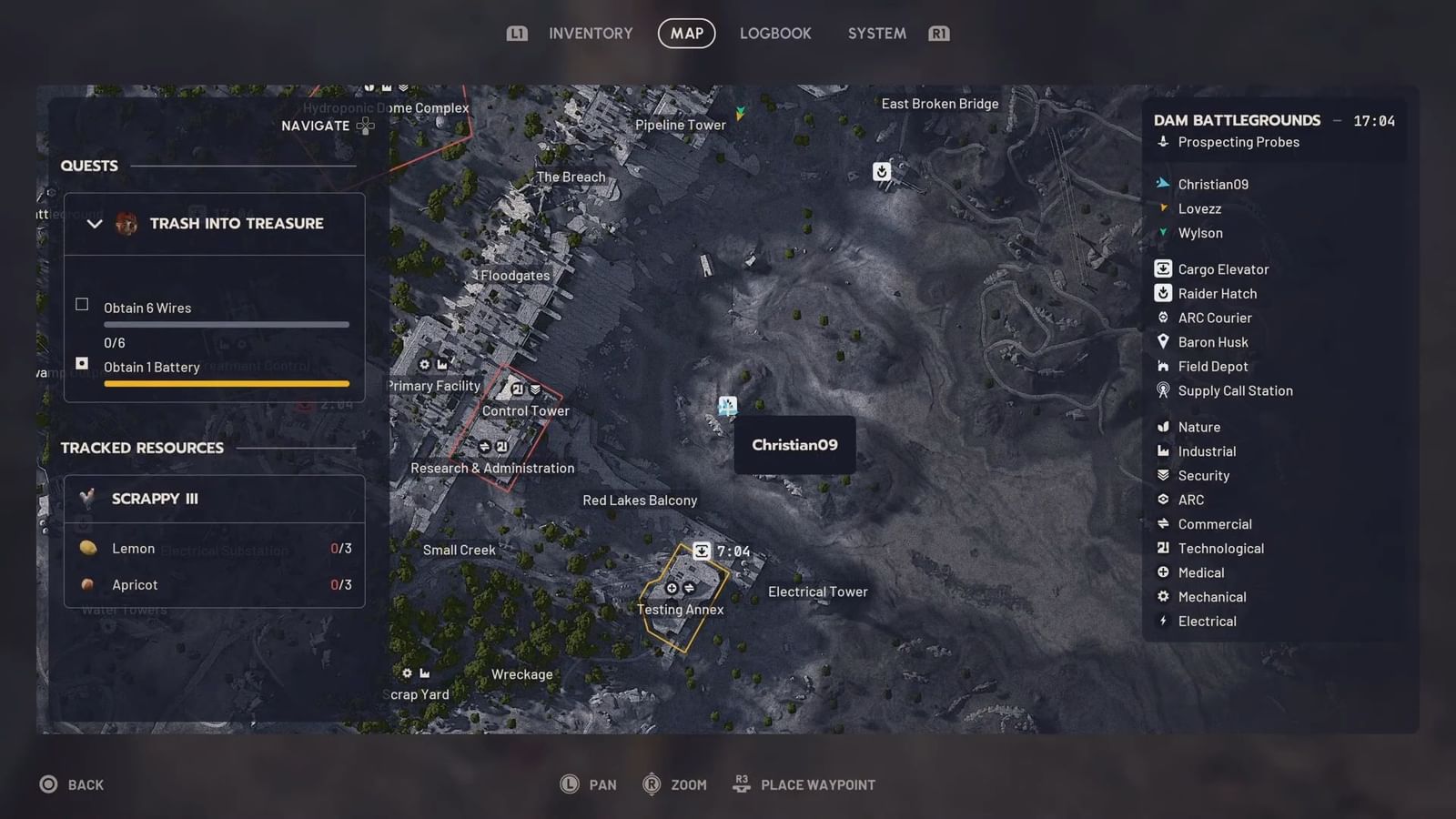Toggle the Electrical filter in the legend
This screenshot has width=1456, height=819.
[1163, 621]
